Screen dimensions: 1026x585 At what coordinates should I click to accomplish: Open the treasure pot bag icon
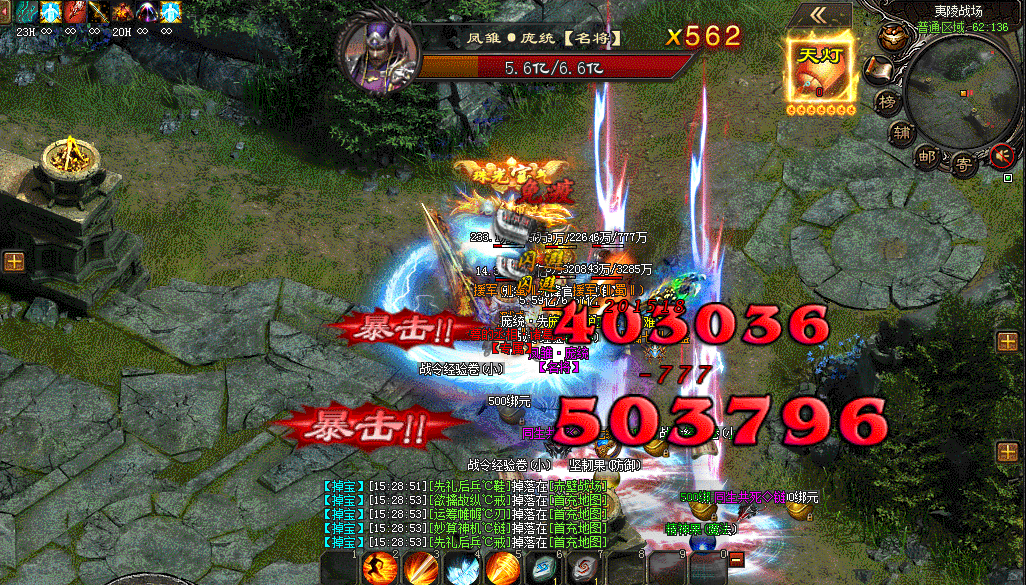pos(891,38)
